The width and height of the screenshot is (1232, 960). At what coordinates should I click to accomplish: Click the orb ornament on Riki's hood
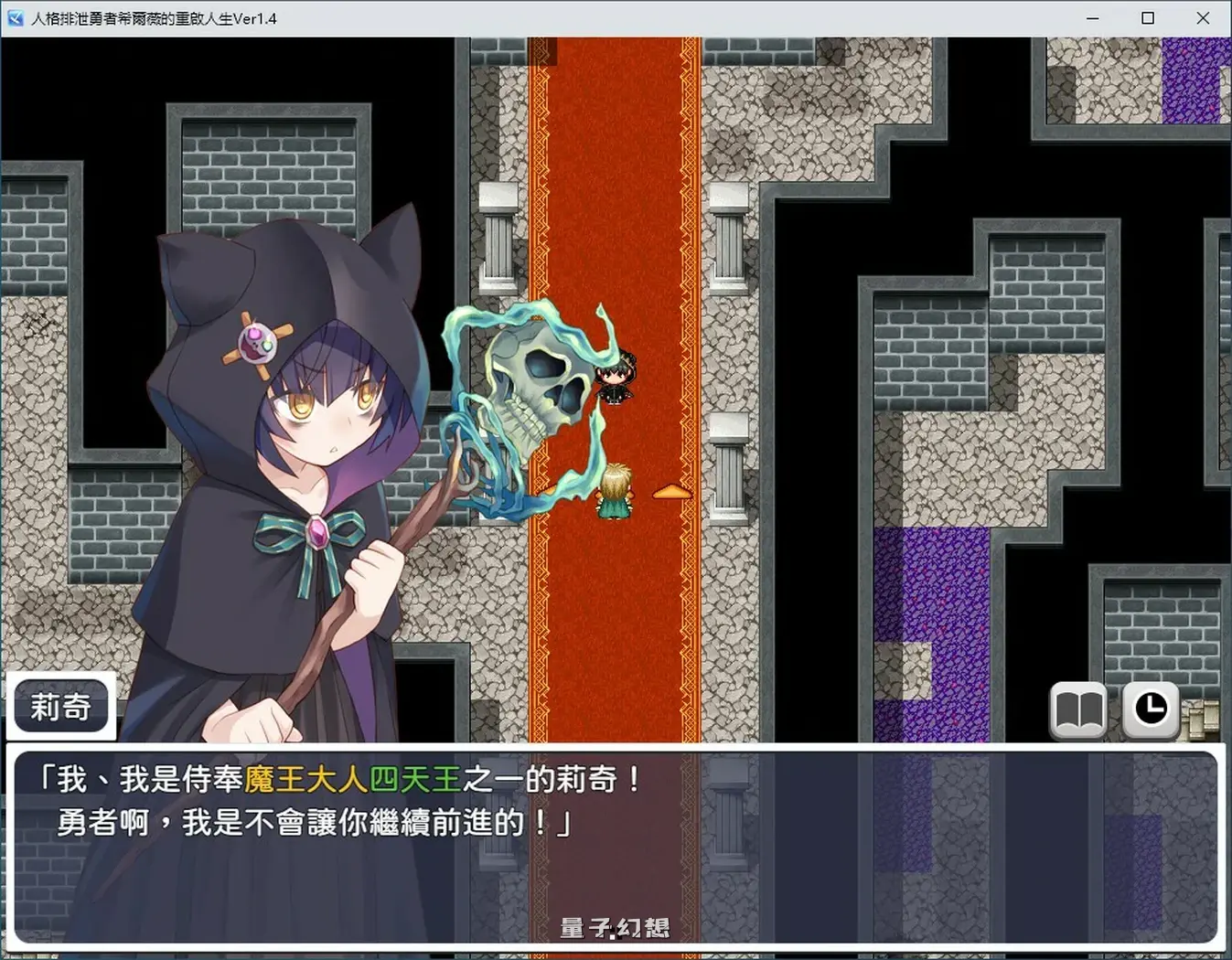pos(259,343)
